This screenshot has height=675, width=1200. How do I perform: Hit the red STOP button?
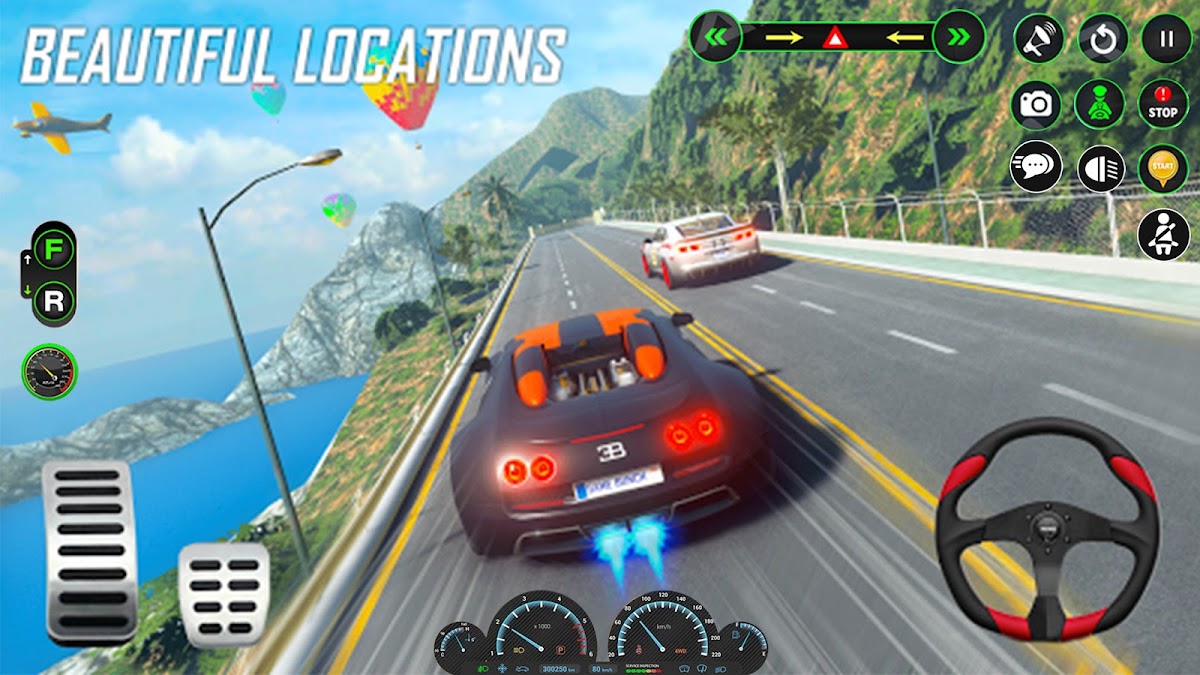coord(1163,104)
